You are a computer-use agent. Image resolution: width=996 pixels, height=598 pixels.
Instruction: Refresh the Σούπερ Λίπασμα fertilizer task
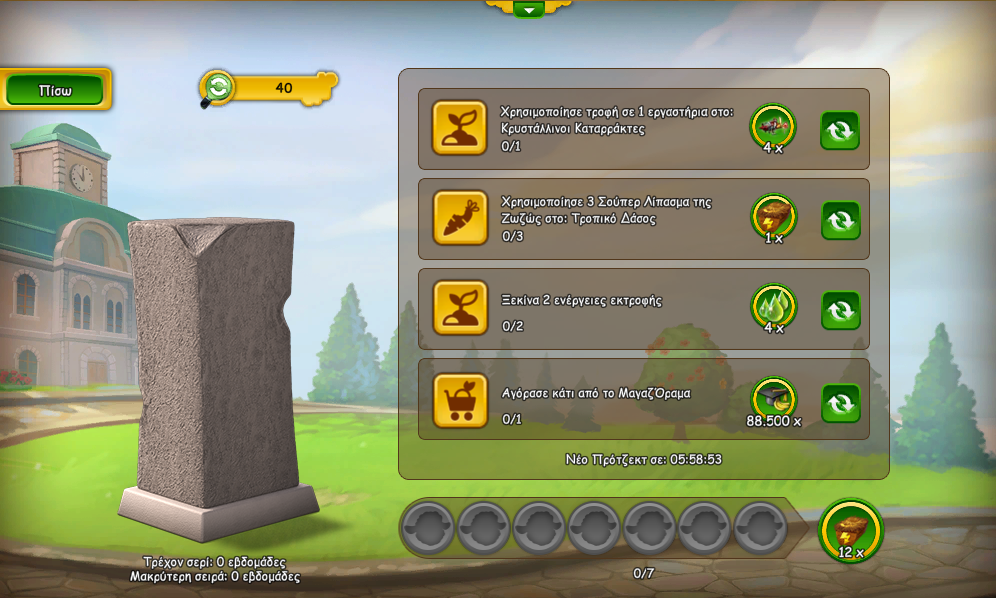pos(840,220)
